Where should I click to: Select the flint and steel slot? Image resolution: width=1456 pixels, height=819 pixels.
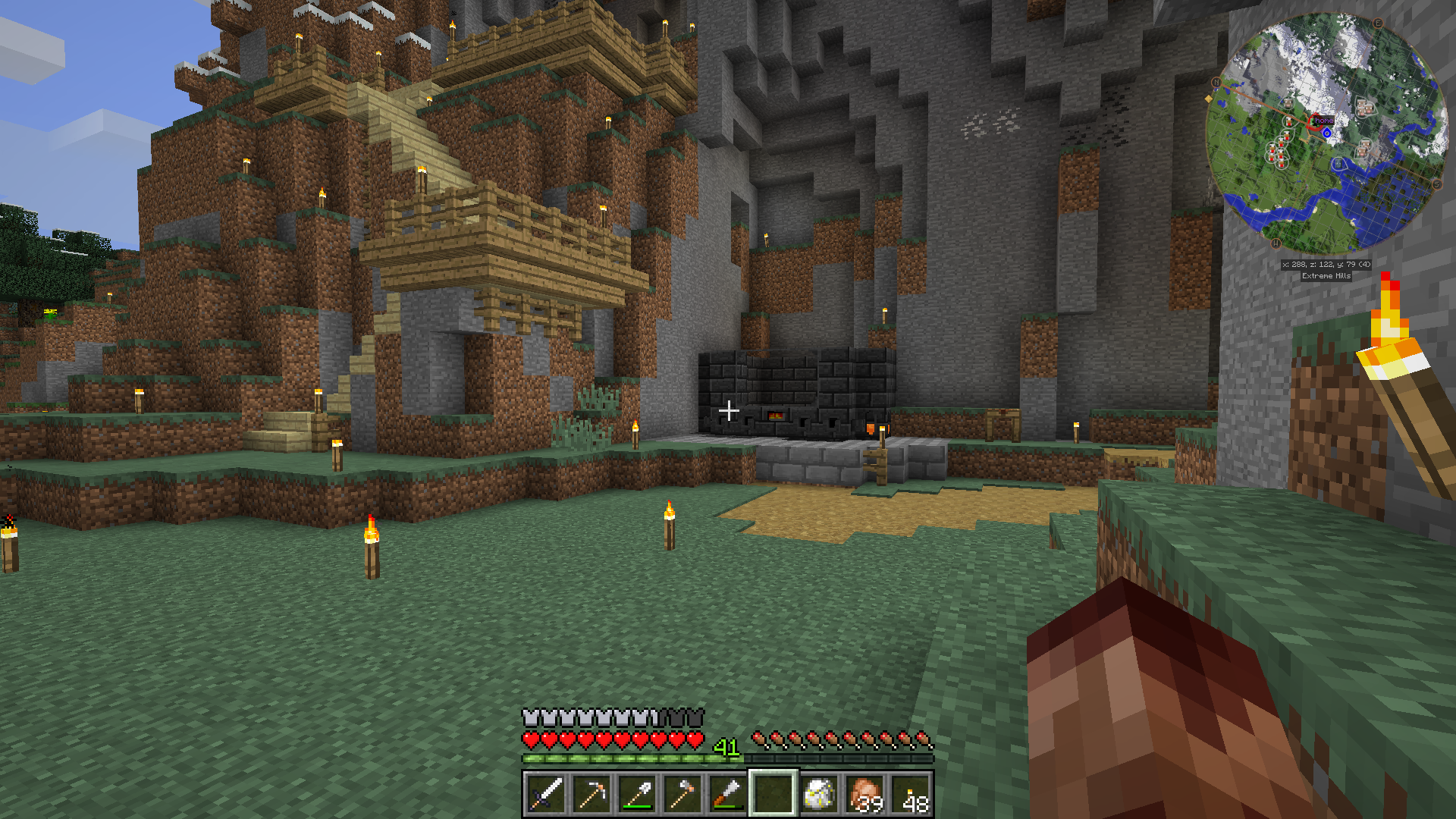click(727, 794)
